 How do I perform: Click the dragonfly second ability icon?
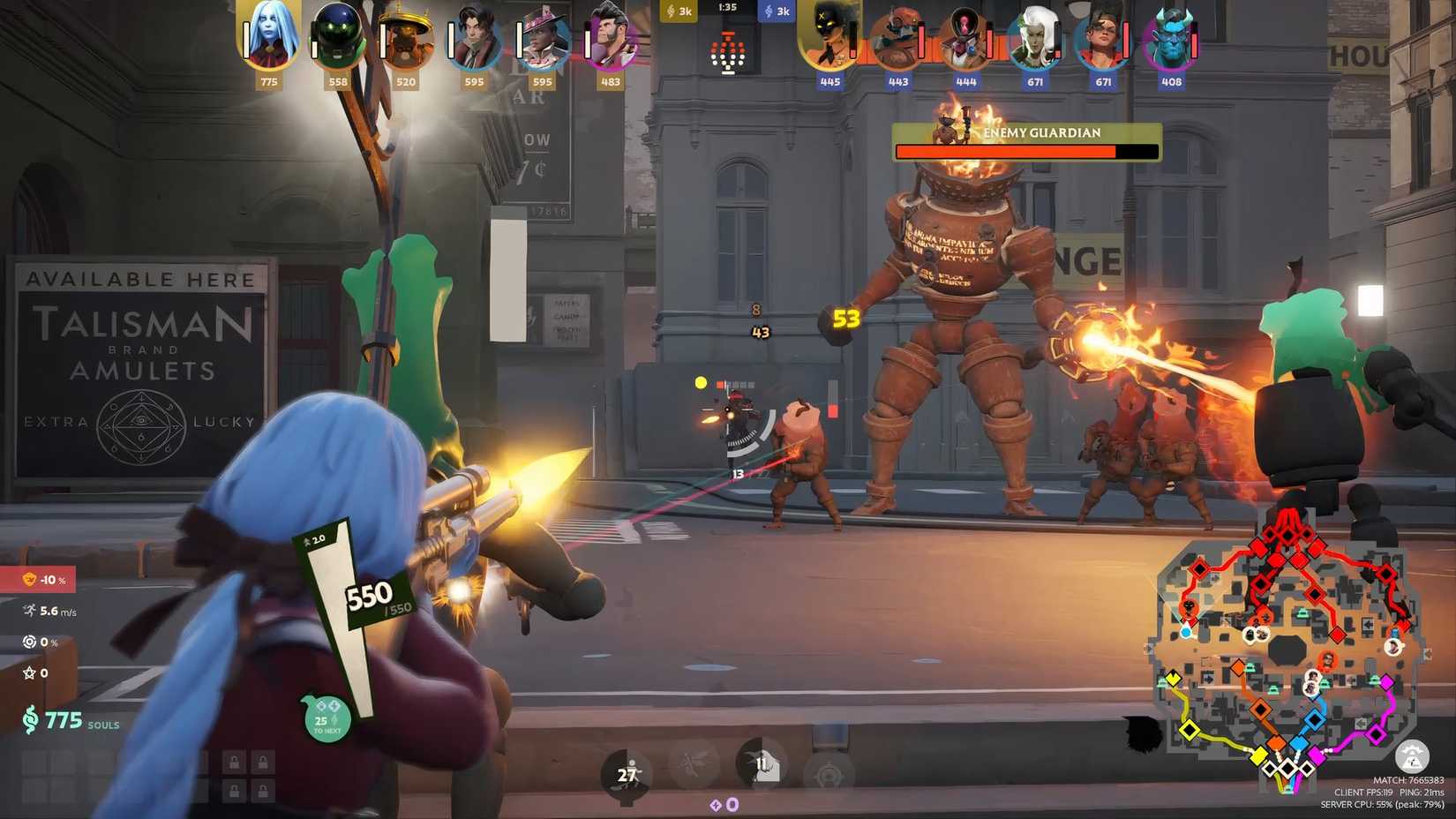pyautogui.click(x=693, y=769)
